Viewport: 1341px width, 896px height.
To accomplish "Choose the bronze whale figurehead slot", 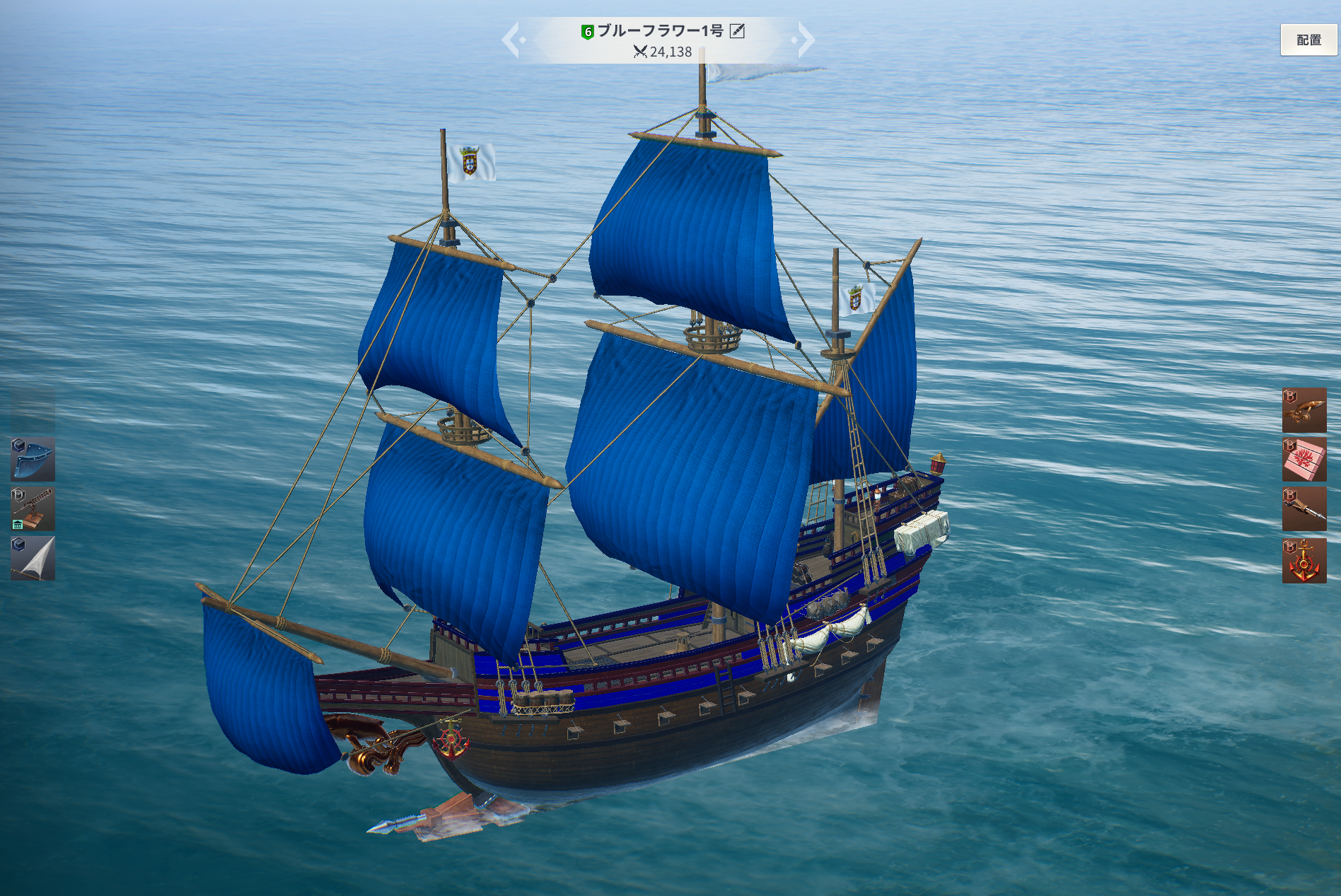I will pyautogui.click(x=1304, y=409).
